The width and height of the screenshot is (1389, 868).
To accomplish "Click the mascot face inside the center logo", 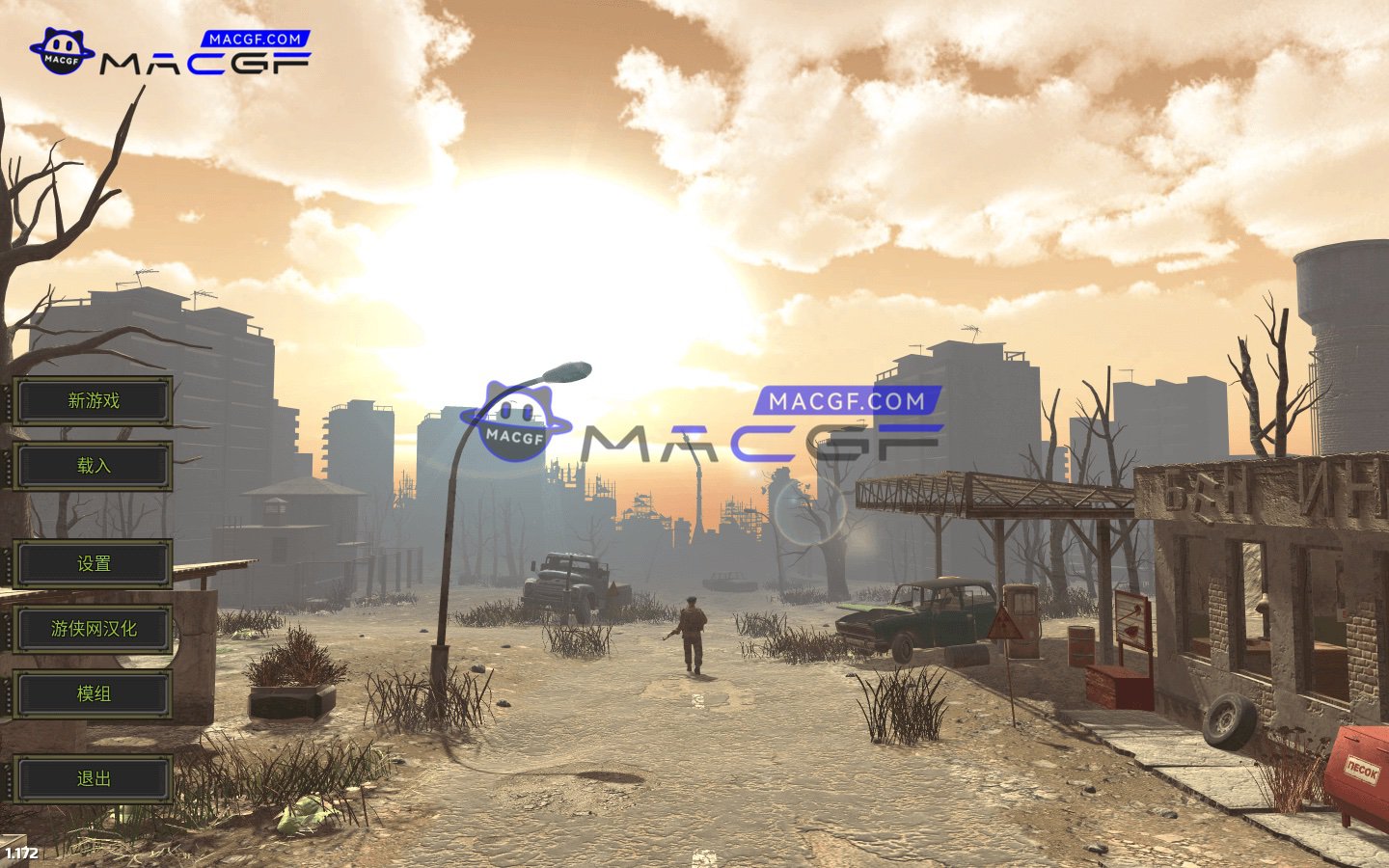I will 514,410.
